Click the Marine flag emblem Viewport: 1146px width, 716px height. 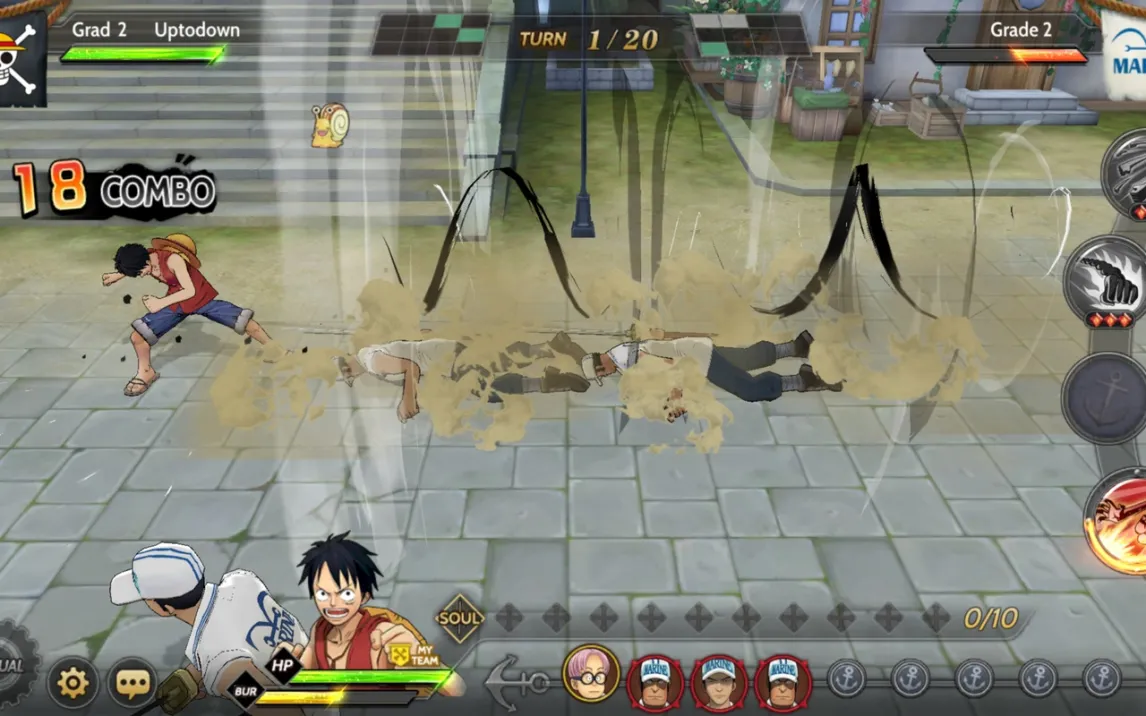pyautogui.click(x=1128, y=55)
